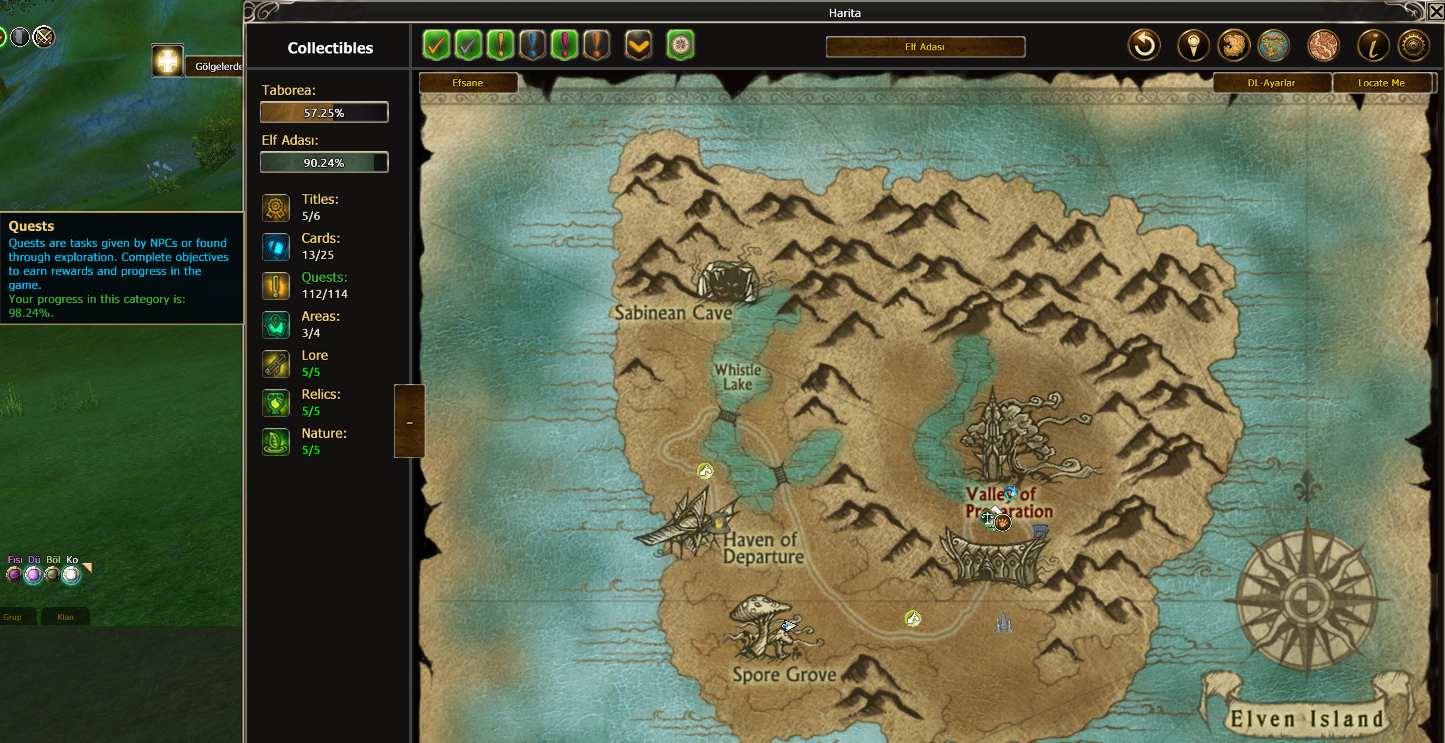Toggle the orange checkmark quest filter
The image size is (1445, 743).
click(436, 45)
